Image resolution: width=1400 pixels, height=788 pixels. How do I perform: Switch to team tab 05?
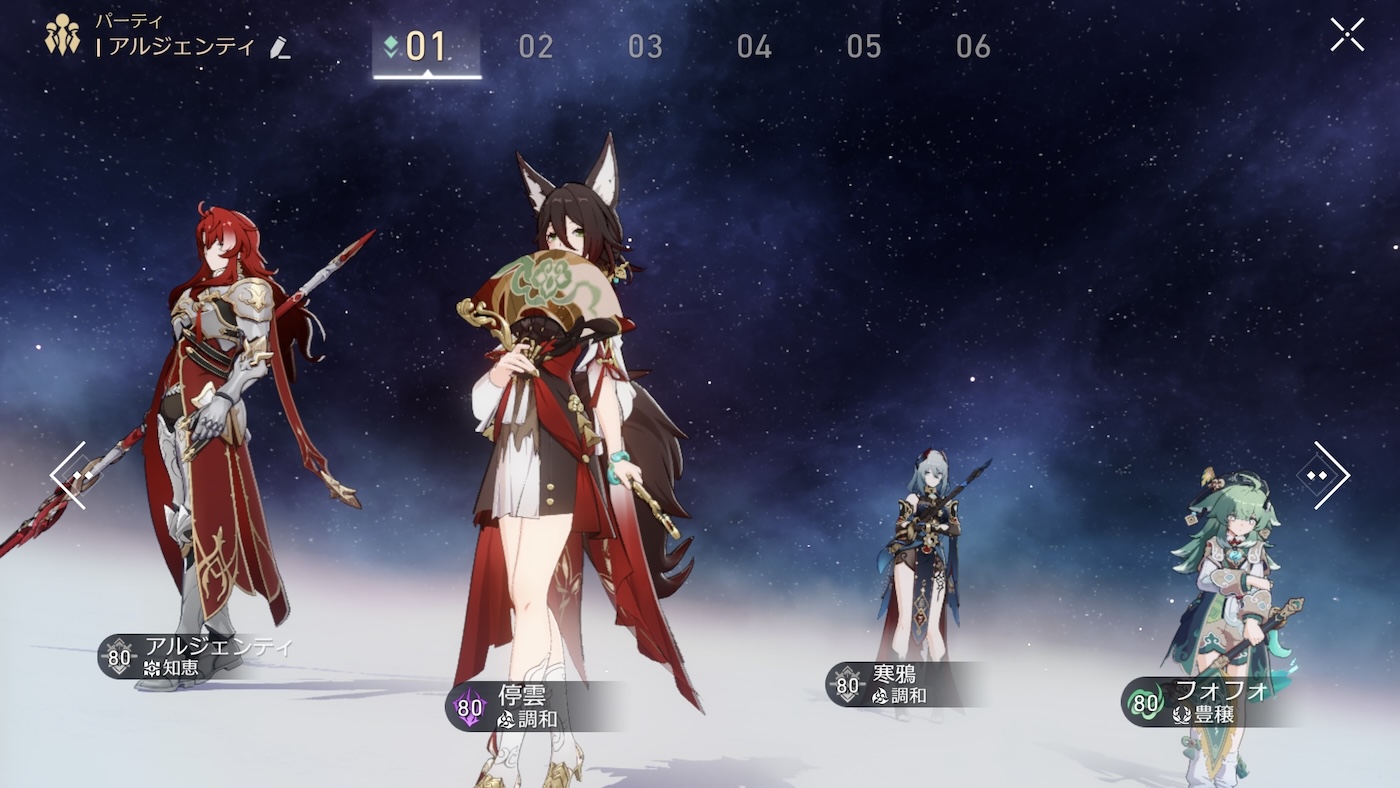pyautogui.click(x=864, y=47)
